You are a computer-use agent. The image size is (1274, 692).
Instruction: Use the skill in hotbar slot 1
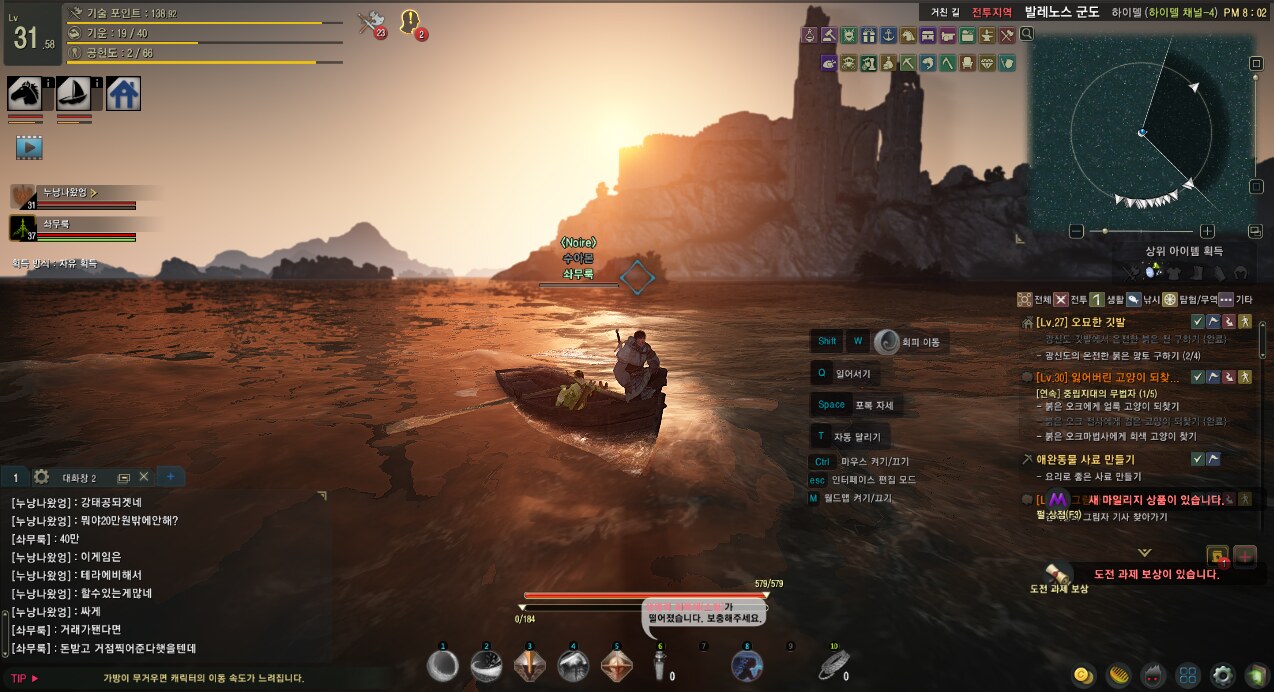(x=443, y=666)
